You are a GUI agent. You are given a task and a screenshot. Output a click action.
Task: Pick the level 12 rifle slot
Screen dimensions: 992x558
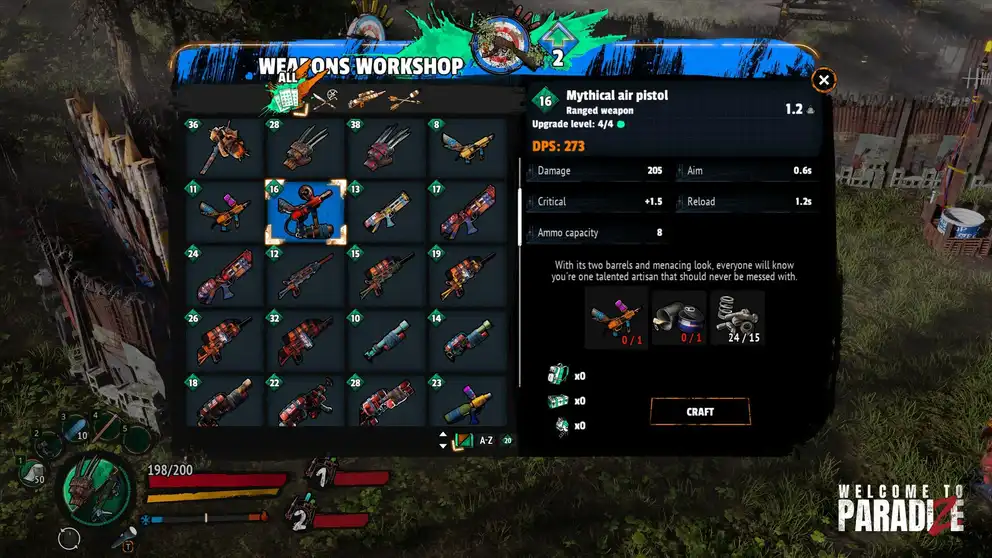305,276
